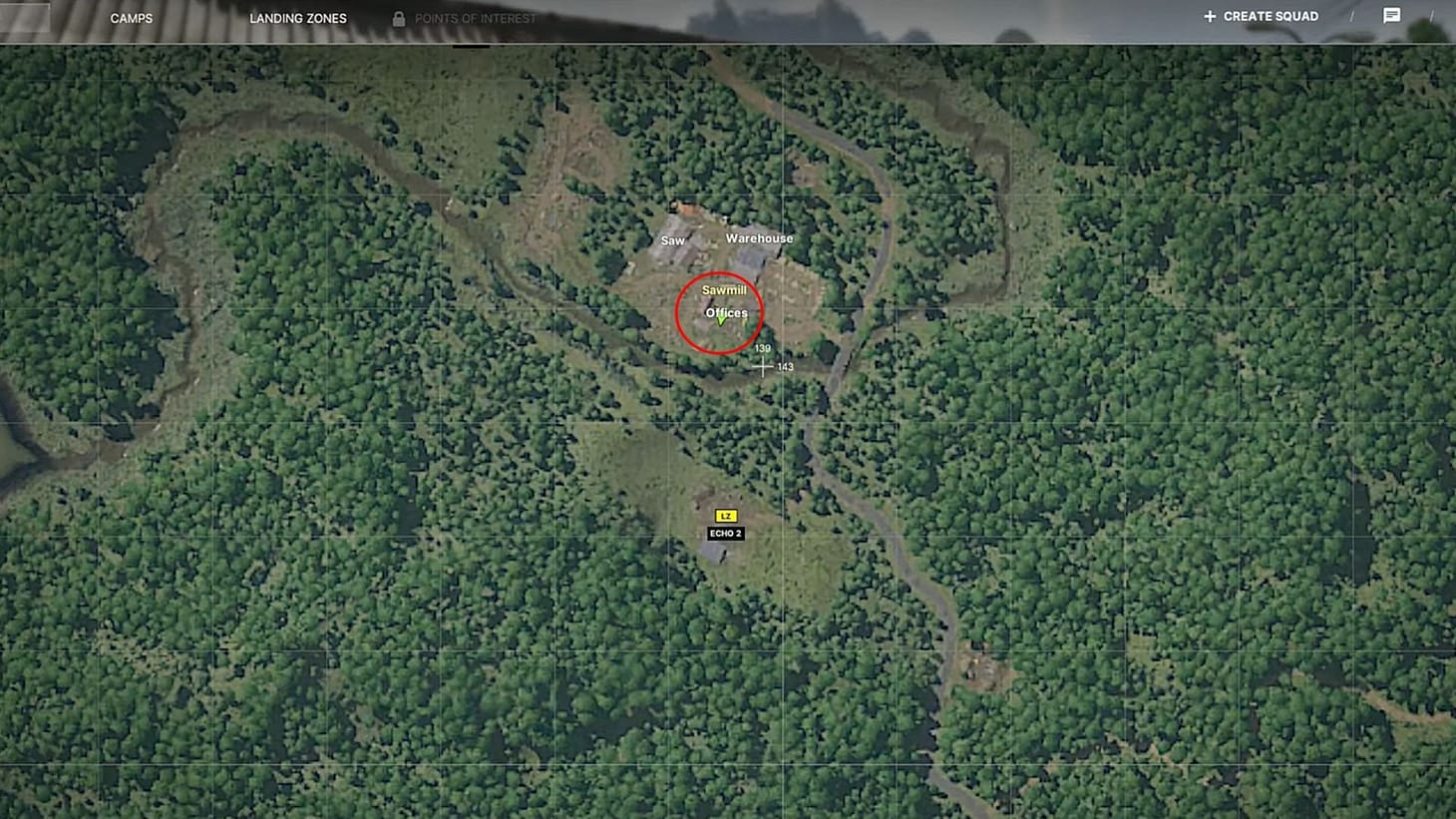Select the green Sawmill Offices objective marker
1456x819 pixels.
[x=722, y=321]
